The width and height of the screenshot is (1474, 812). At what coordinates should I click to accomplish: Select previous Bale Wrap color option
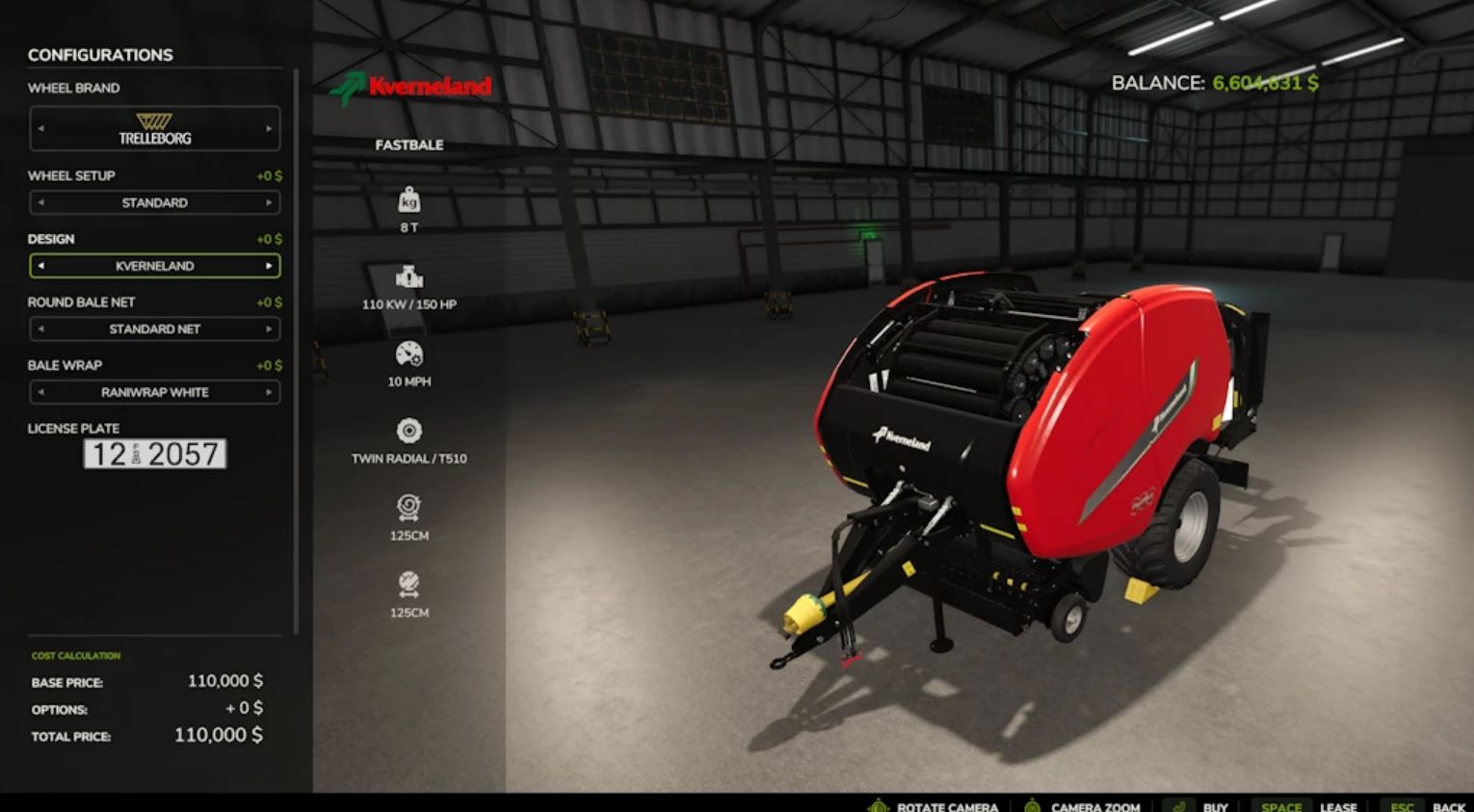pos(40,392)
